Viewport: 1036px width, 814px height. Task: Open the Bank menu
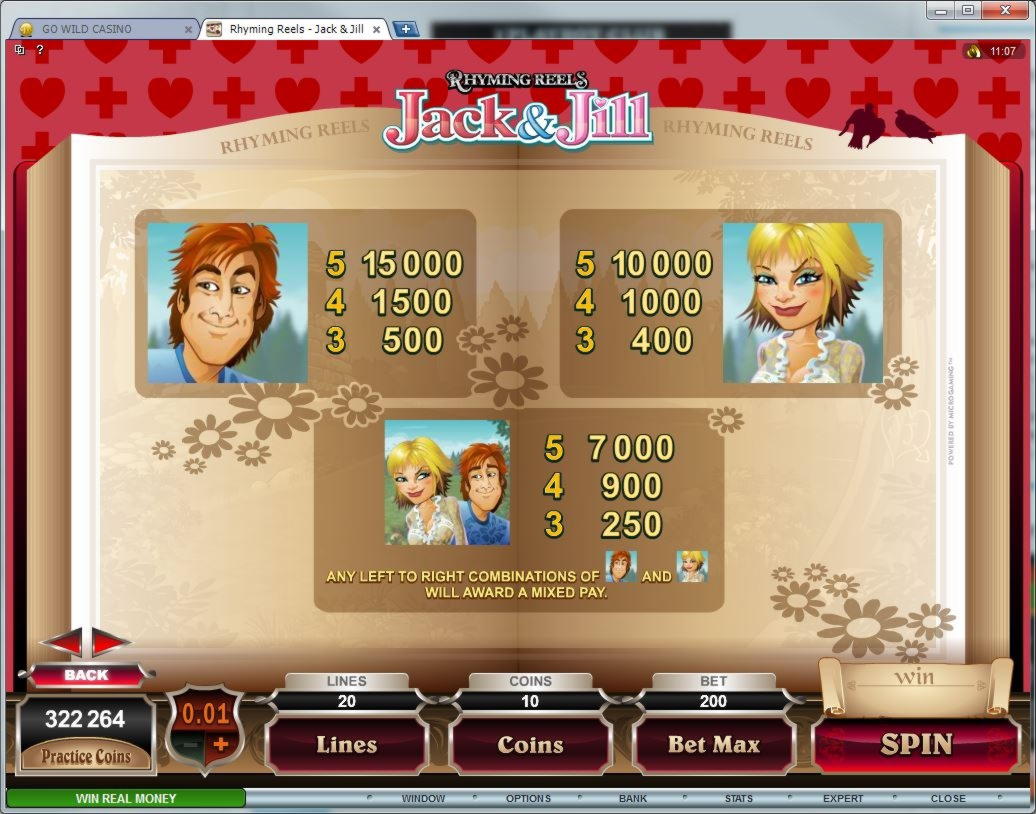click(x=632, y=799)
